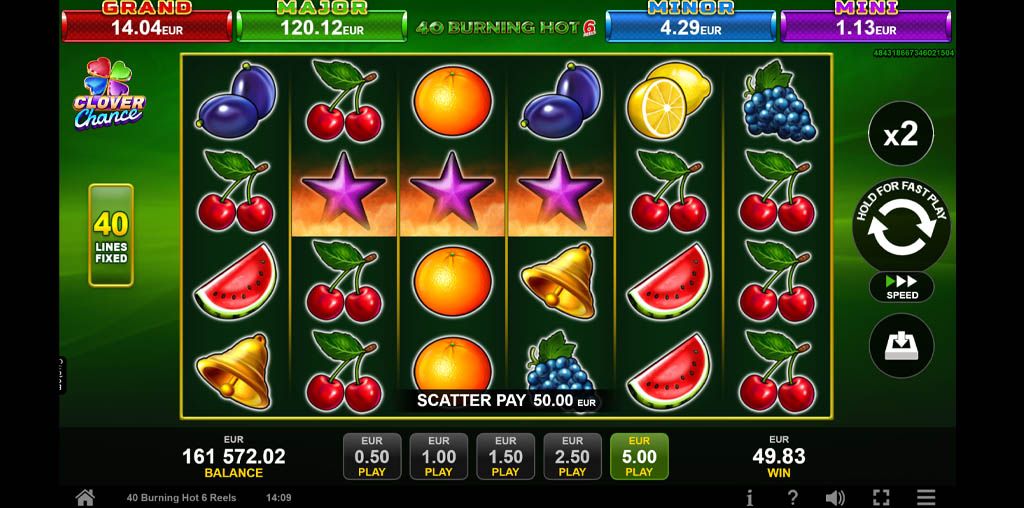This screenshot has width=1024, height=508.
Task: Open the hamburger menu
Action: 926,497
